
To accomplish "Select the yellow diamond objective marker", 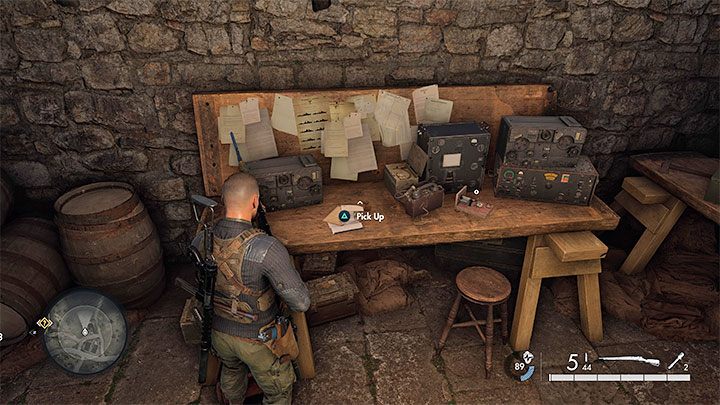I will point(44,323).
